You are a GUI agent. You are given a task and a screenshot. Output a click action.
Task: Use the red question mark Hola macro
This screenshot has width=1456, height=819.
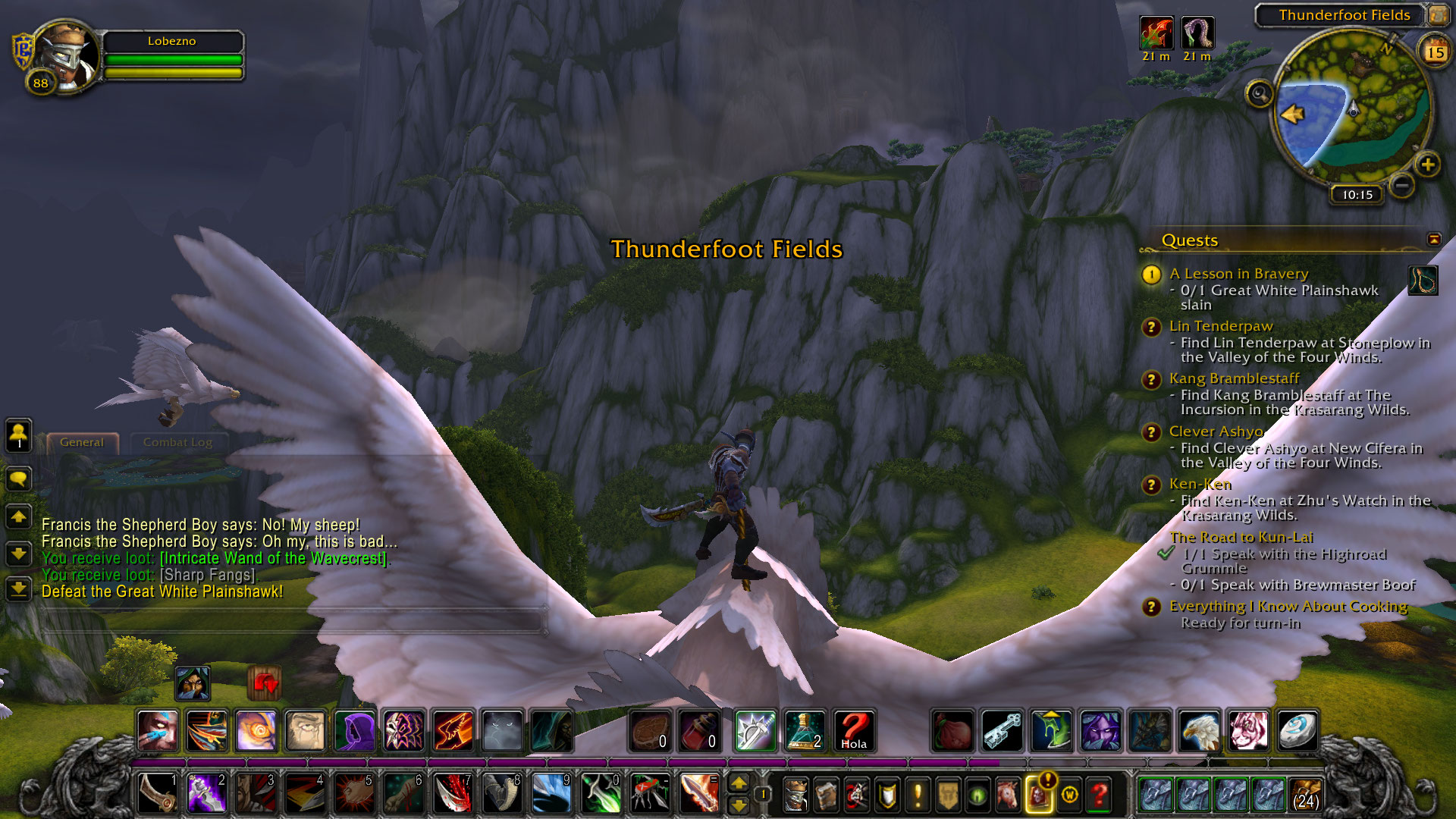tap(854, 731)
